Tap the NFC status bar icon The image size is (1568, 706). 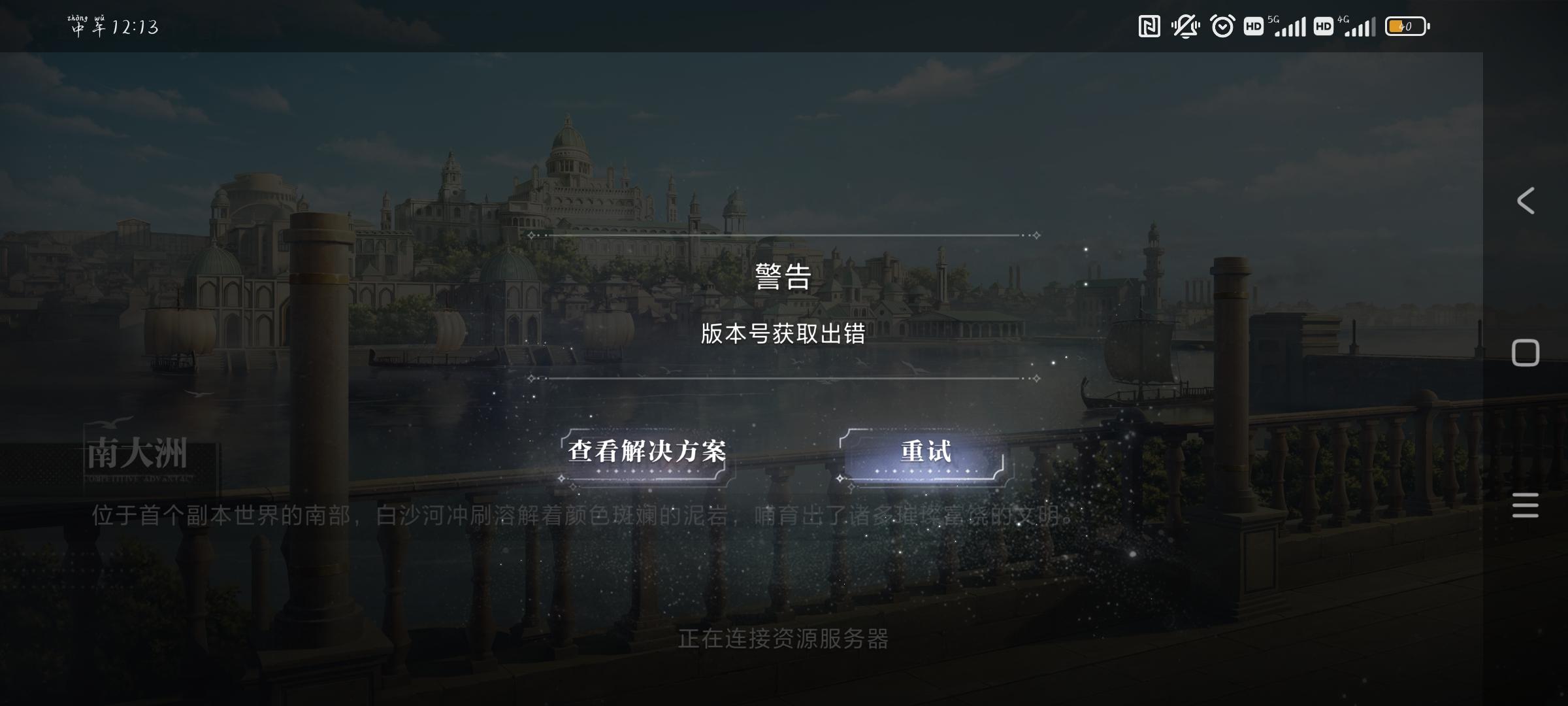1149,26
